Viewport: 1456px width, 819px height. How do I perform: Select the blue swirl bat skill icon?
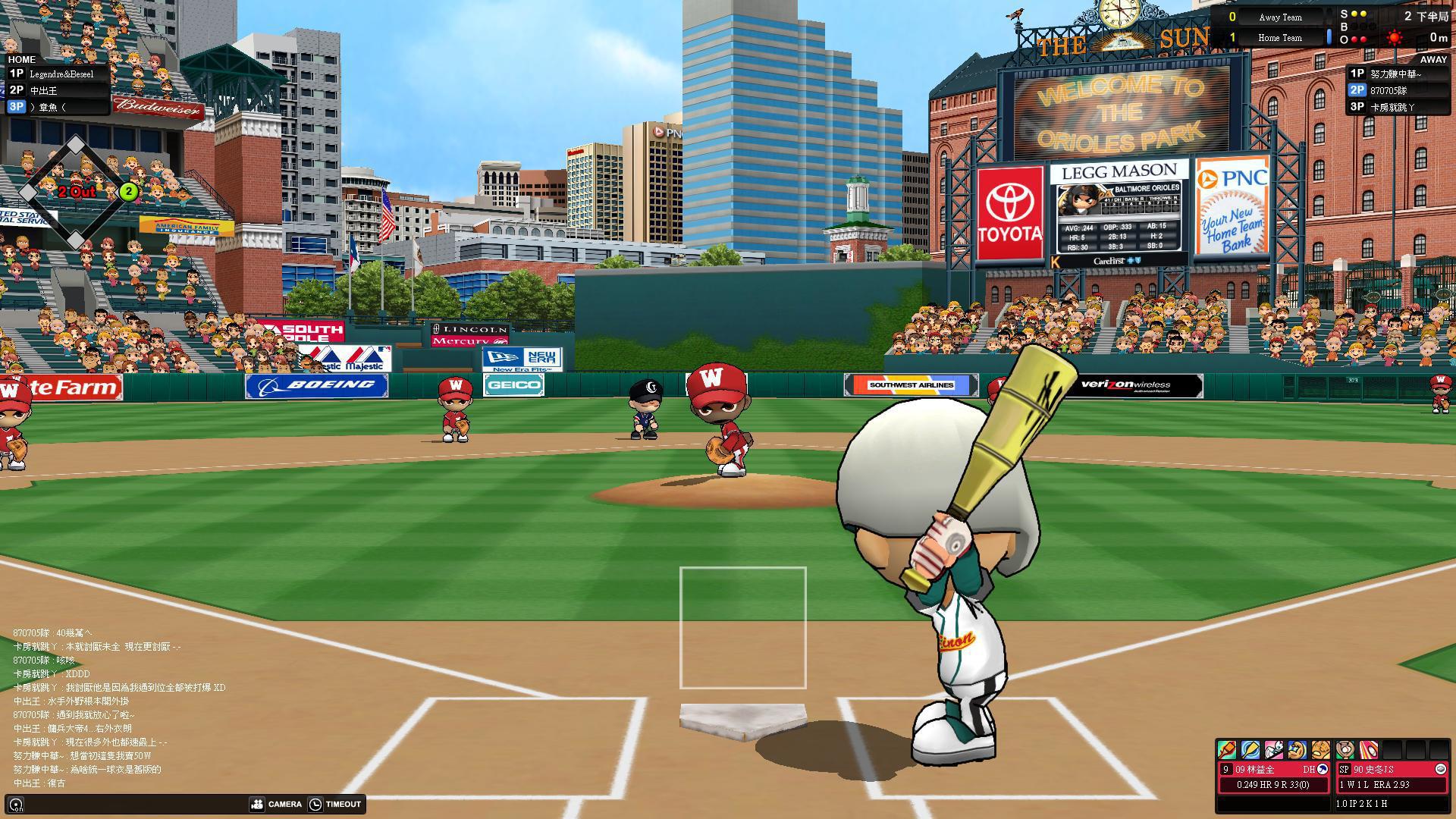1250,750
